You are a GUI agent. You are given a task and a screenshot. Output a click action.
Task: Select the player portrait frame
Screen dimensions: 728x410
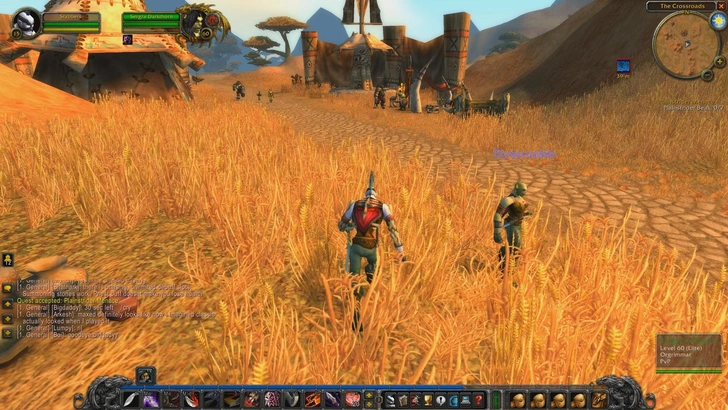tap(27, 22)
